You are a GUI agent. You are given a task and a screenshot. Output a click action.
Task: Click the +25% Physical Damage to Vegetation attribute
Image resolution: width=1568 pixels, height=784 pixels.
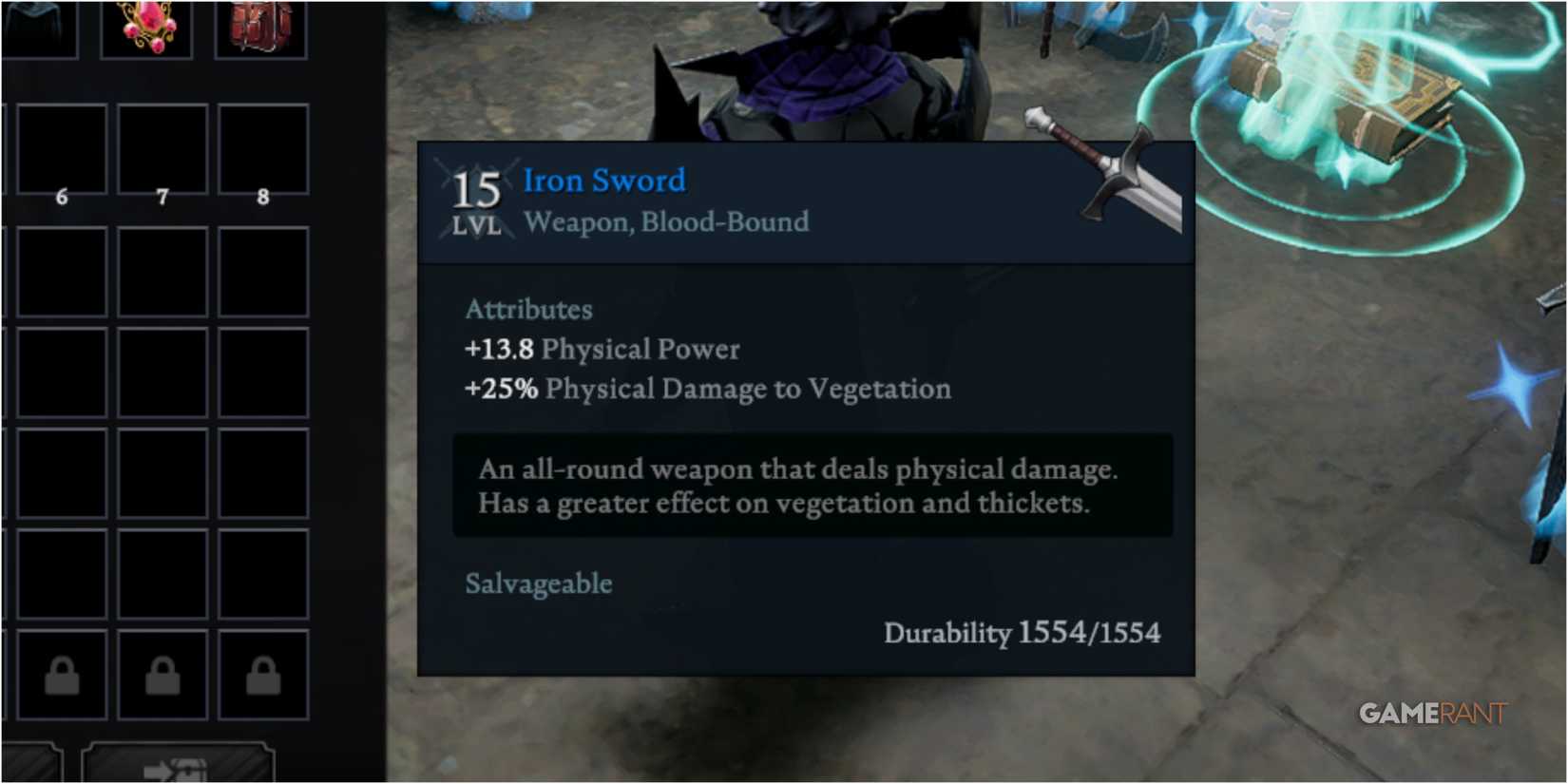[708, 389]
